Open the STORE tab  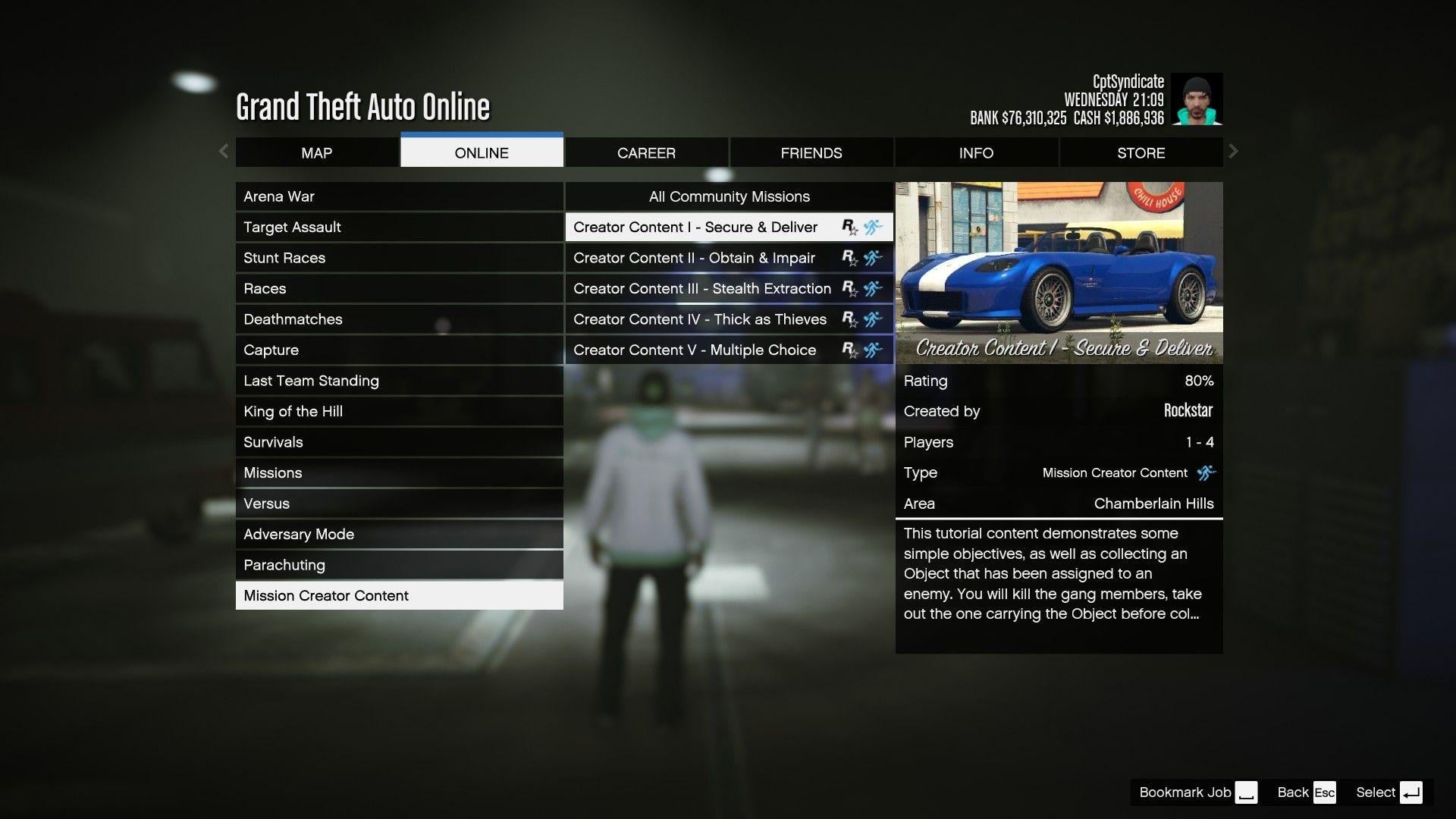1141,152
